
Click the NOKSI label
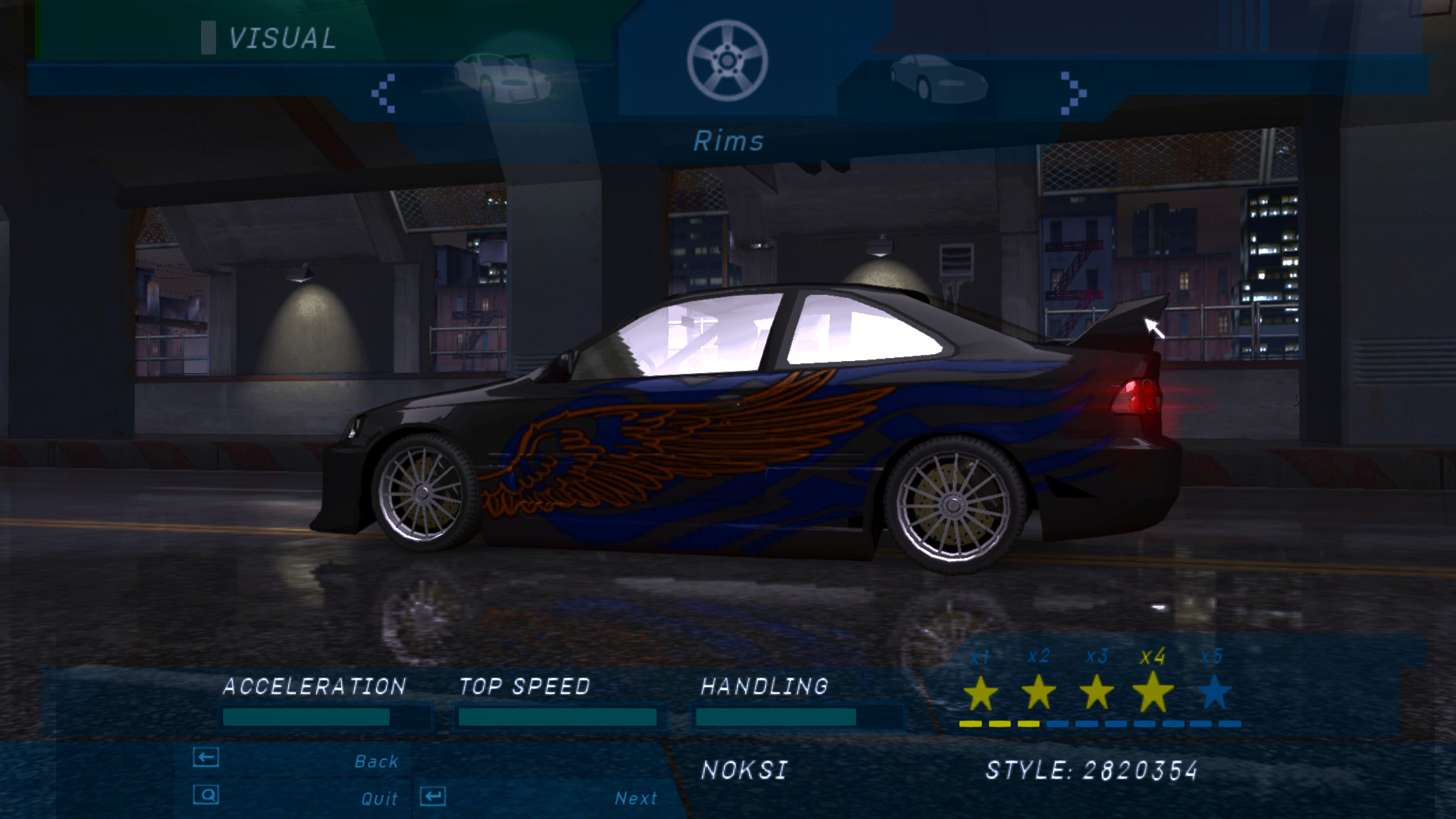[745, 771]
